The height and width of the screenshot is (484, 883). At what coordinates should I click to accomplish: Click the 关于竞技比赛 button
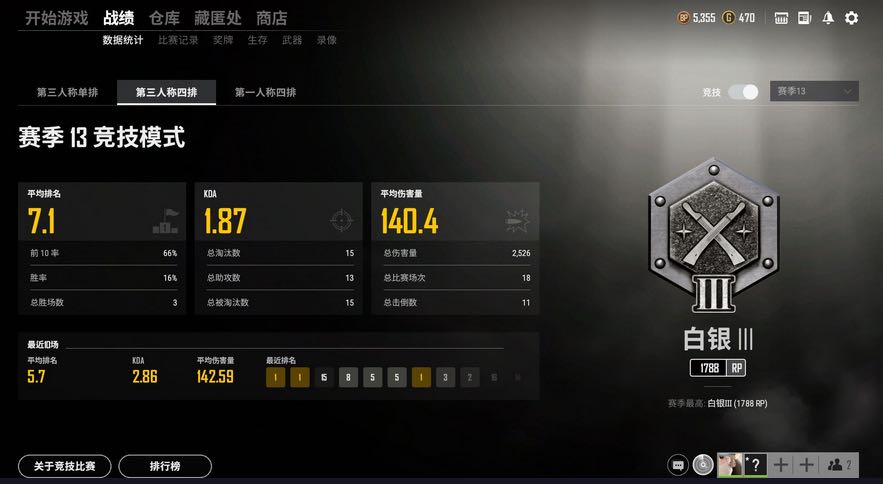click(x=65, y=466)
